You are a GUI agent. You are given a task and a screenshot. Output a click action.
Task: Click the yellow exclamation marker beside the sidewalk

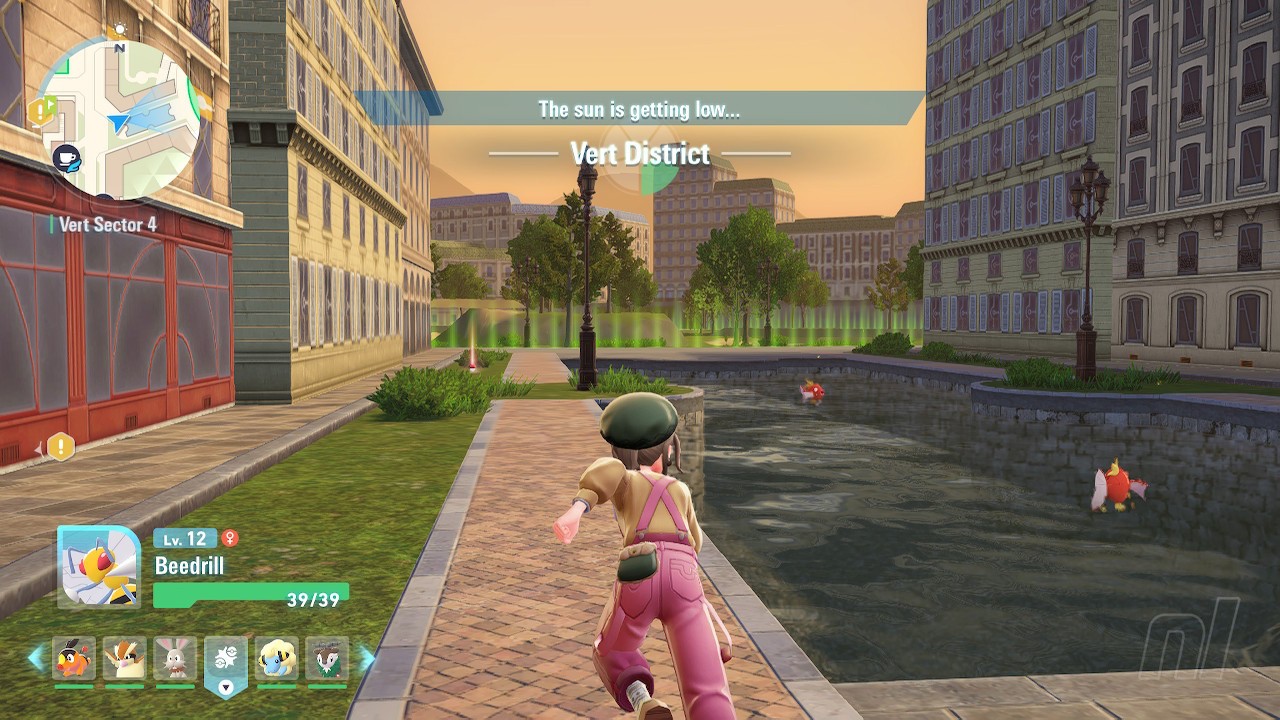point(61,447)
